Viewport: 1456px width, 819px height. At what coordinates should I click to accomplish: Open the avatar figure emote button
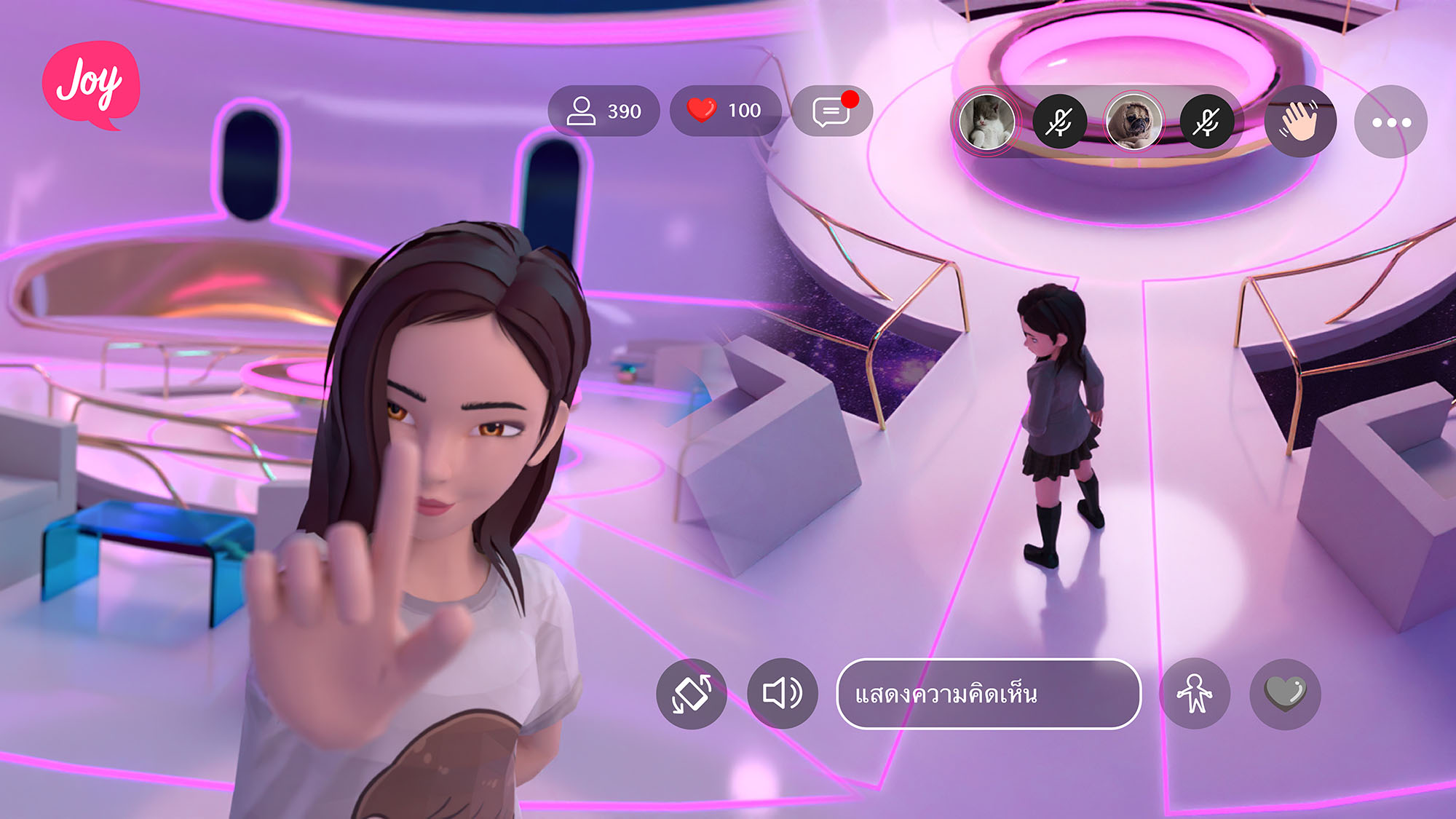pos(1195,694)
